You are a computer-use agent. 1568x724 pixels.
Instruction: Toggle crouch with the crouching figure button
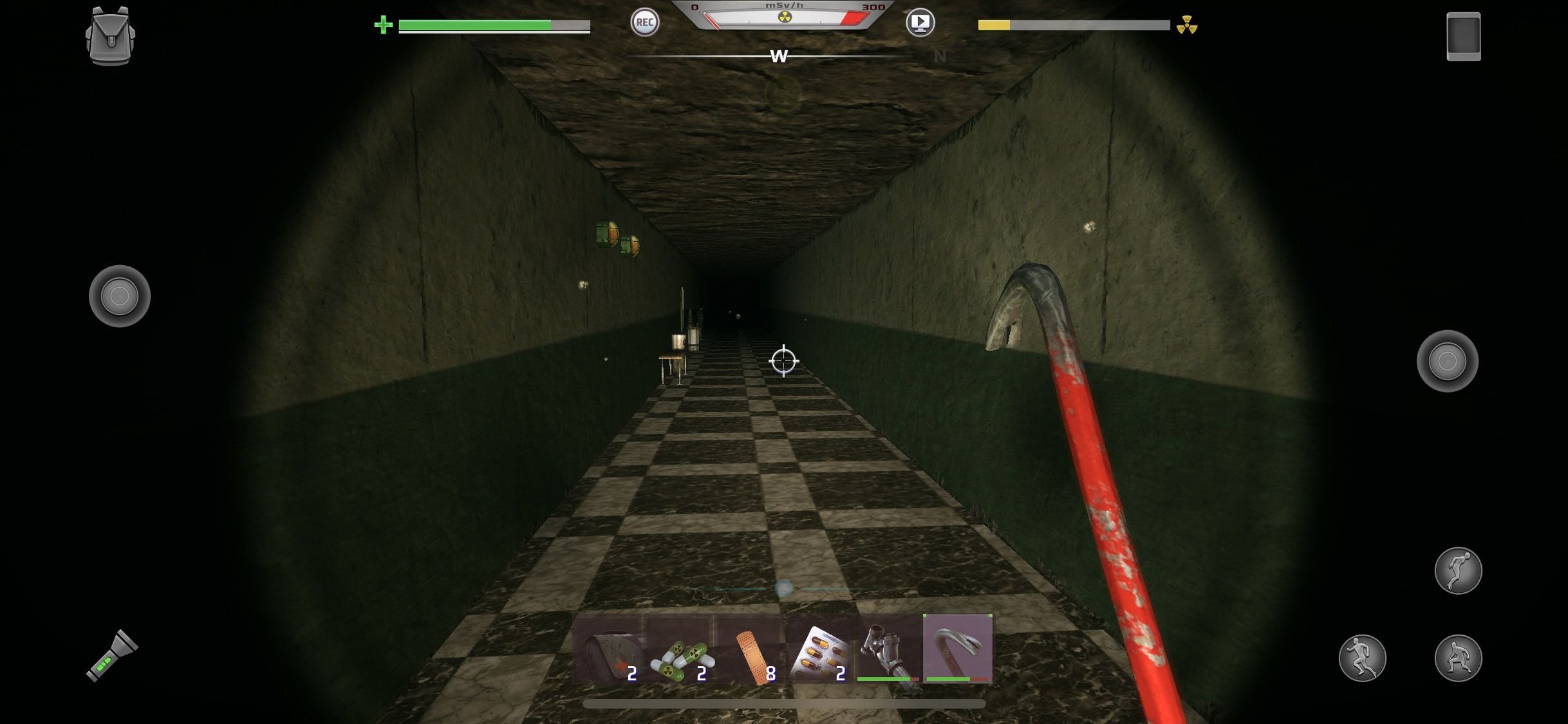tap(1458, 658)
